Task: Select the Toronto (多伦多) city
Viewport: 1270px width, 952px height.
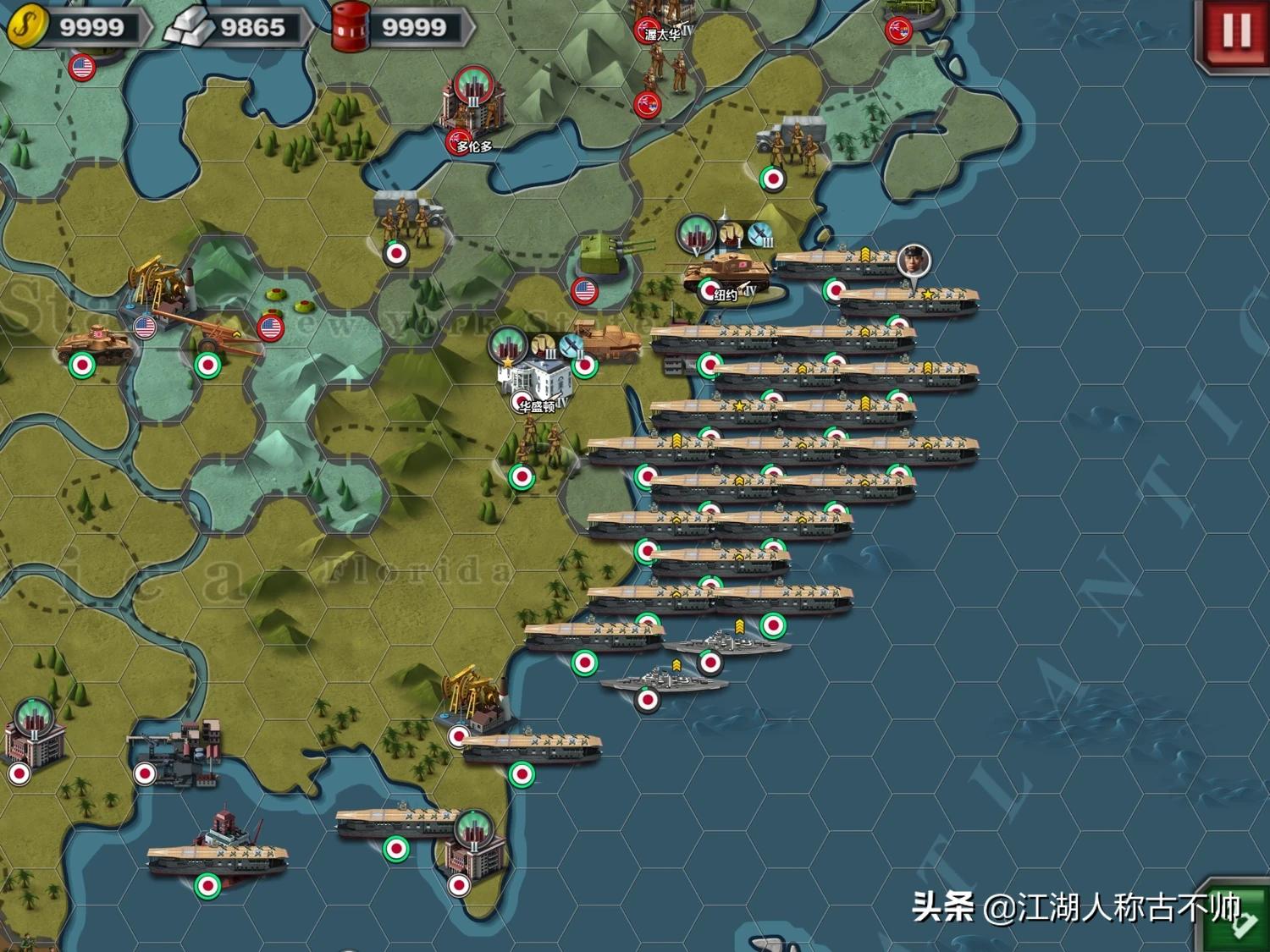Action: [x=472, y=110]
